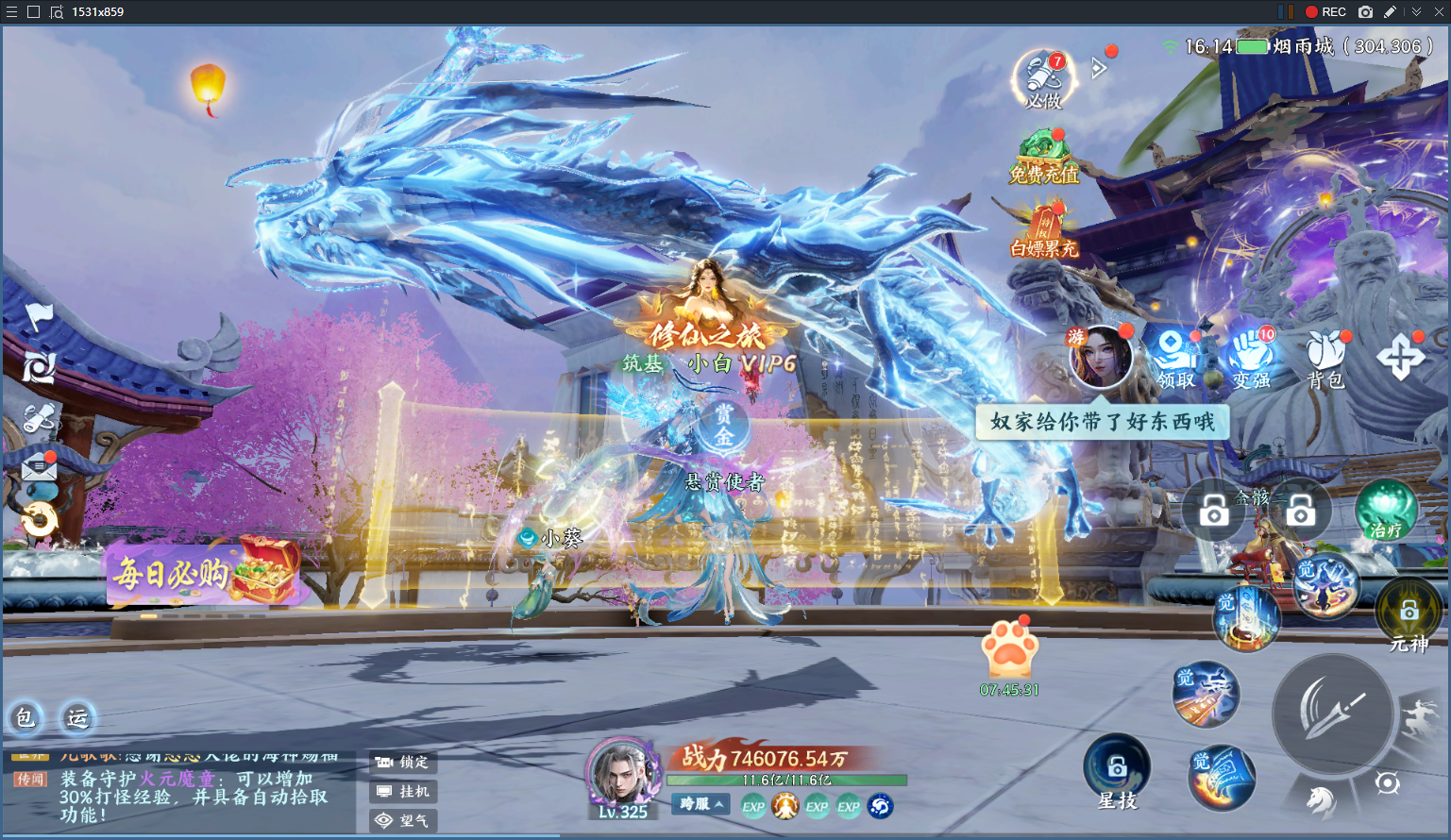Tap the main sword attack button
The width and height of the screenshot is (1451, 840).
1332,714
